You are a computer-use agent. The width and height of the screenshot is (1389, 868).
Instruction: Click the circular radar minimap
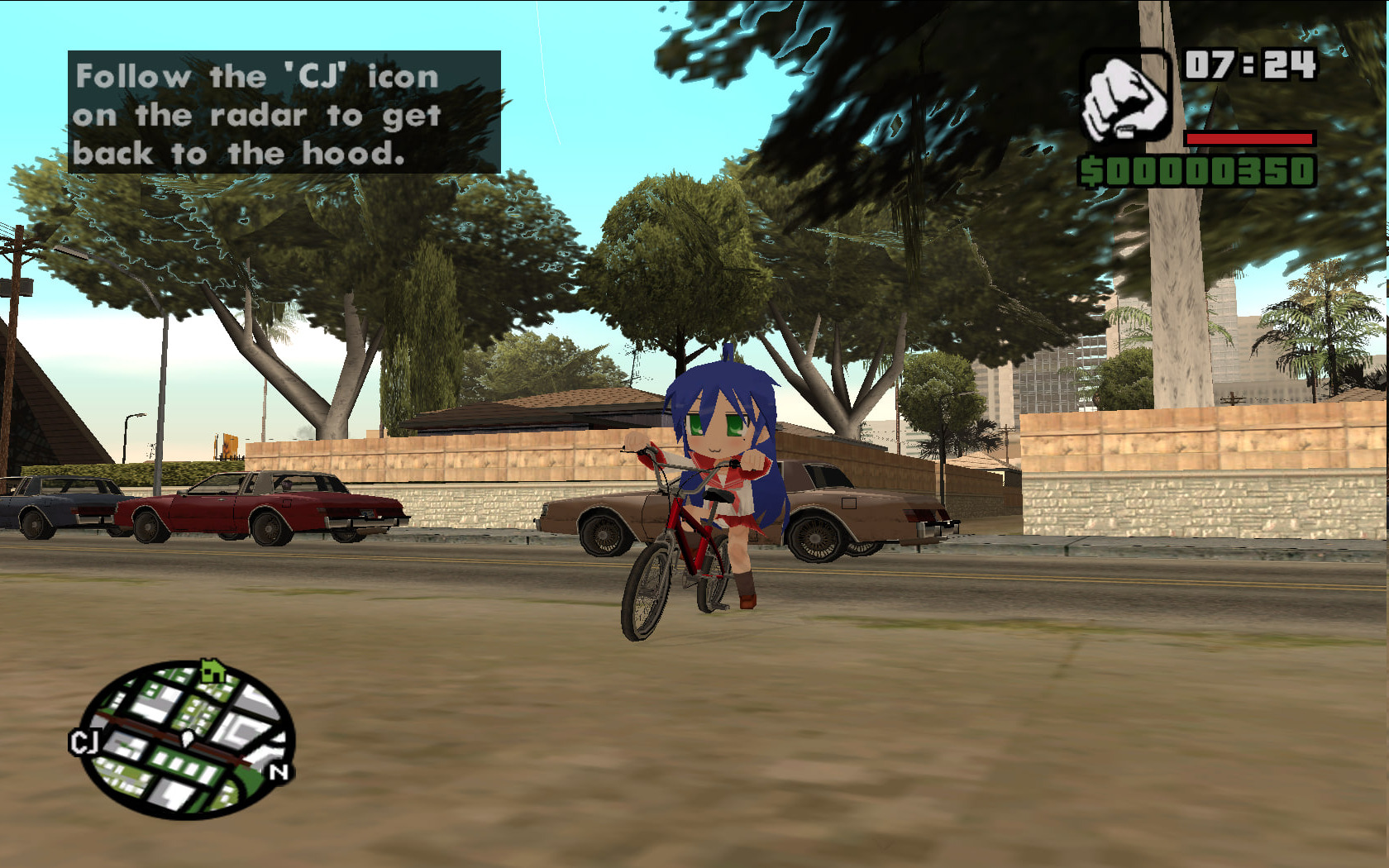click(x=189, y=738)
